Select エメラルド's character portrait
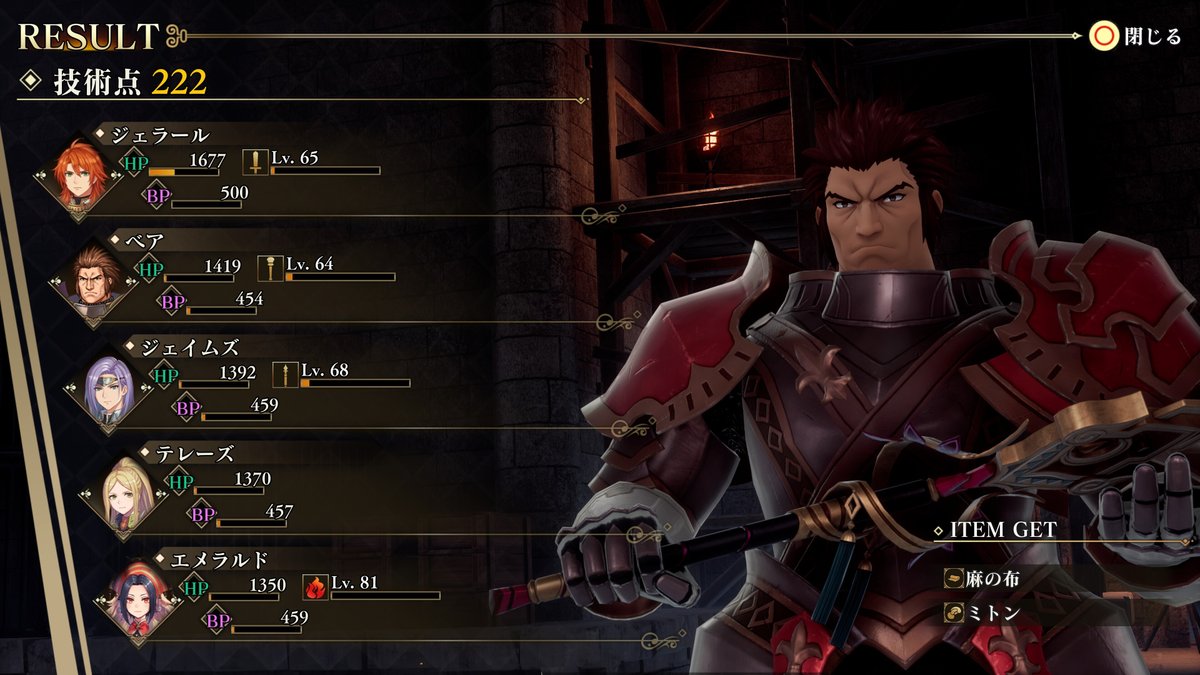Image resolution: width=1200 pixels, height=675 pixels. pyautogui.click(x=140, y=603)
